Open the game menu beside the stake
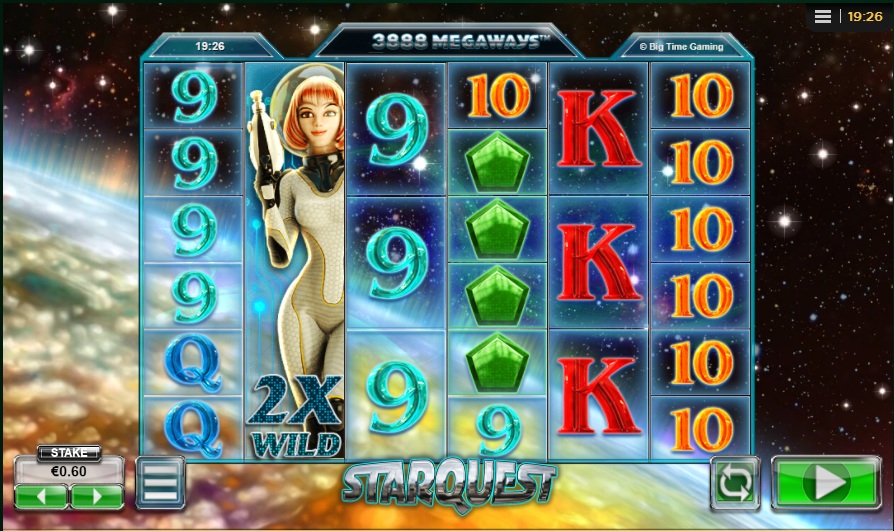Image resolution: width=894 pixels, height=531 pixels. pos(160,482)
